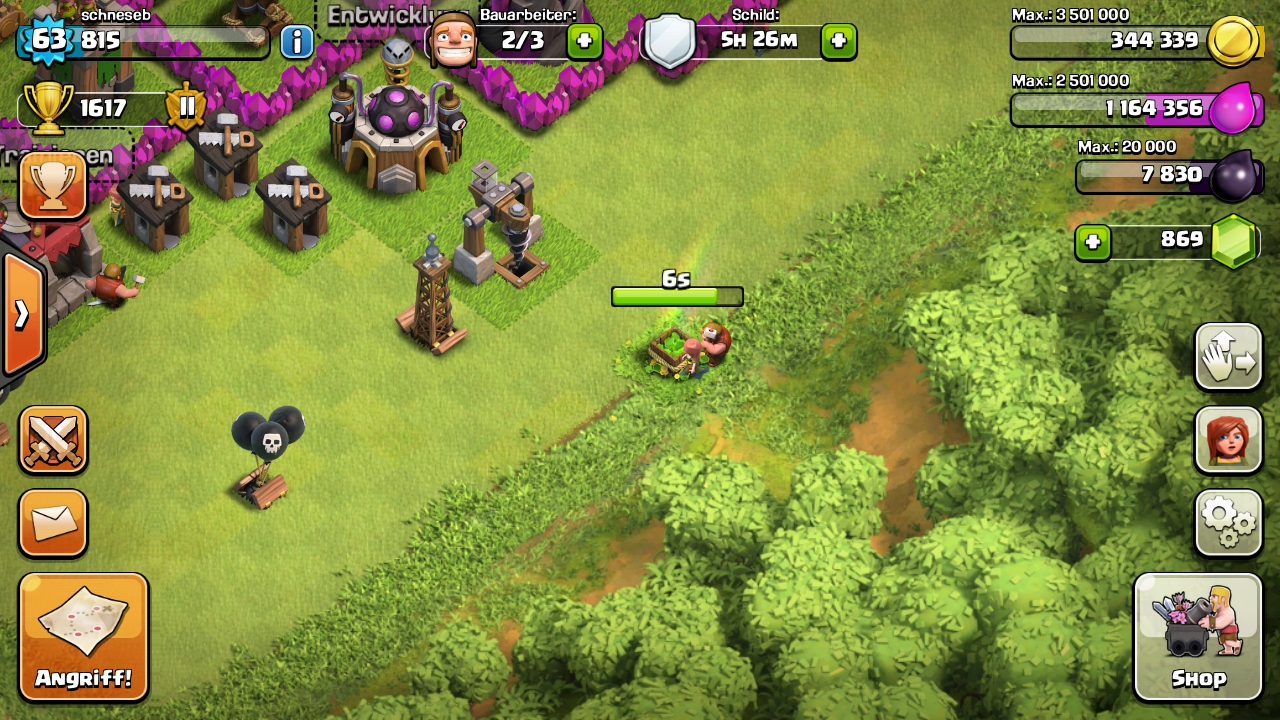Open the attack battles screen via crossed swords icon
Image resolution: width=1280 pixels, height=720 pixels.
click(53, 440)
